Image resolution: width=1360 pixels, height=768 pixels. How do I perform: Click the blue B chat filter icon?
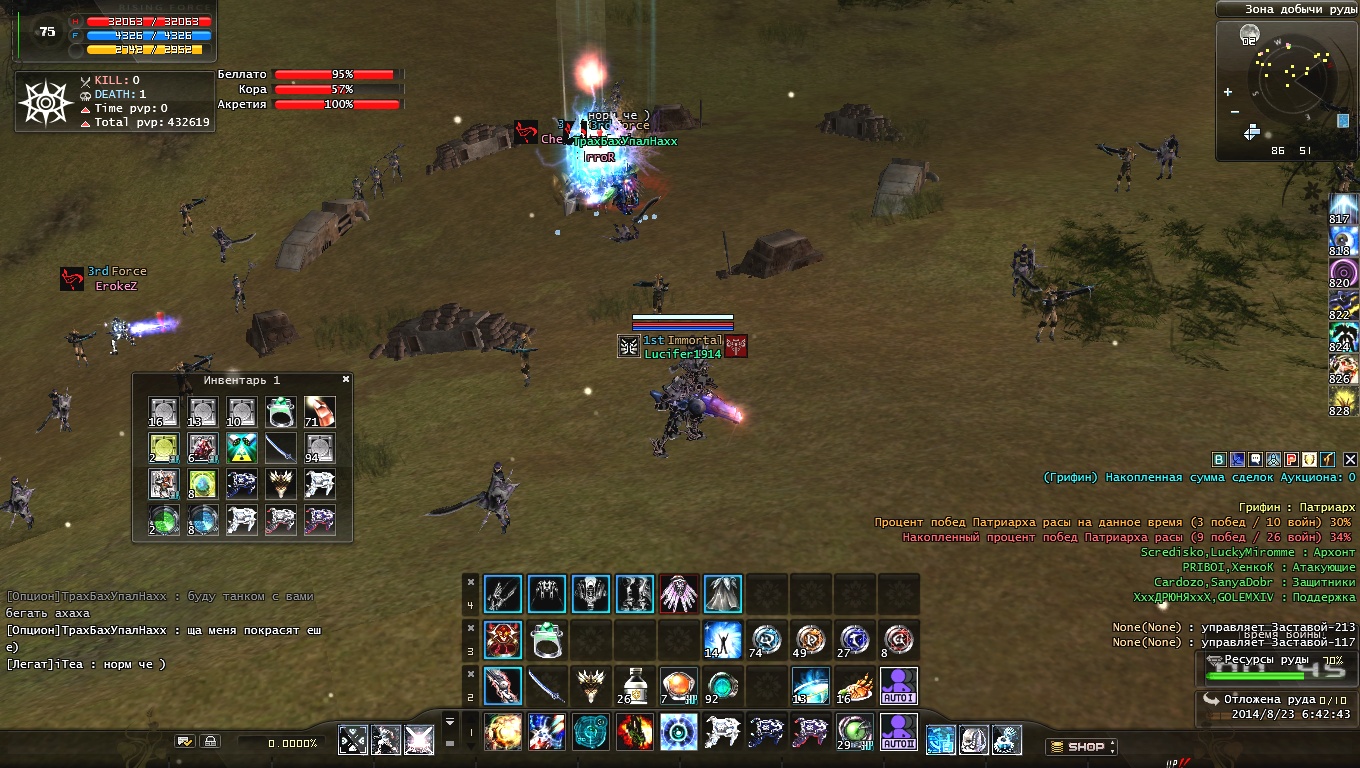pyautogui.click(x=1219, y=459)
